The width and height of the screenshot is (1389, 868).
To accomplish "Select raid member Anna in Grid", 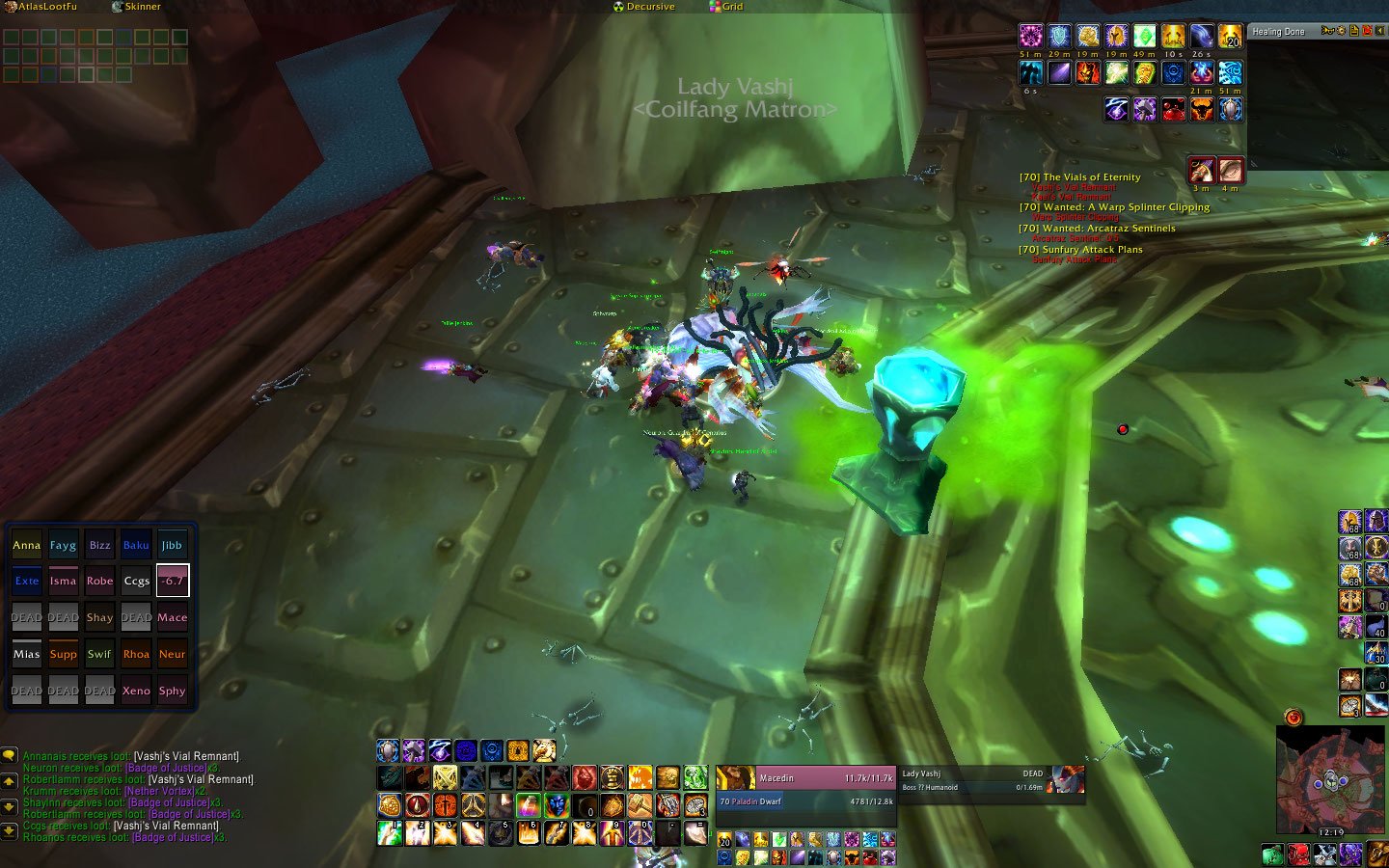I will 26,545.
